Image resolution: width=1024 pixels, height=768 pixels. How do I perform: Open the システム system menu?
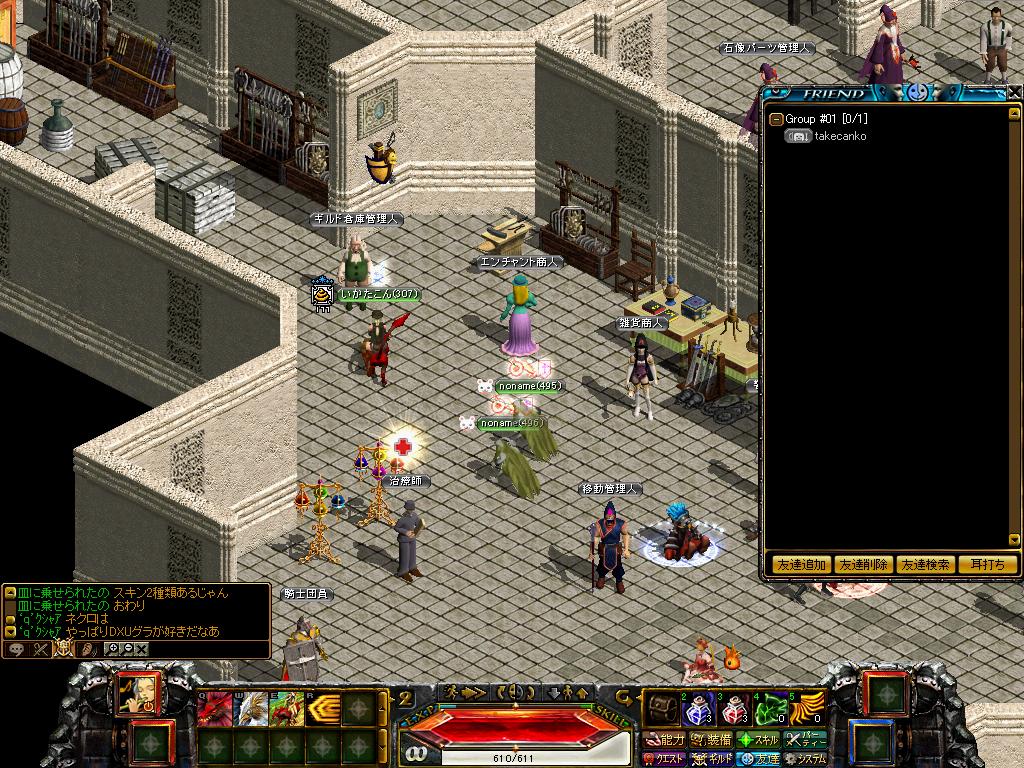pos(805,759)
